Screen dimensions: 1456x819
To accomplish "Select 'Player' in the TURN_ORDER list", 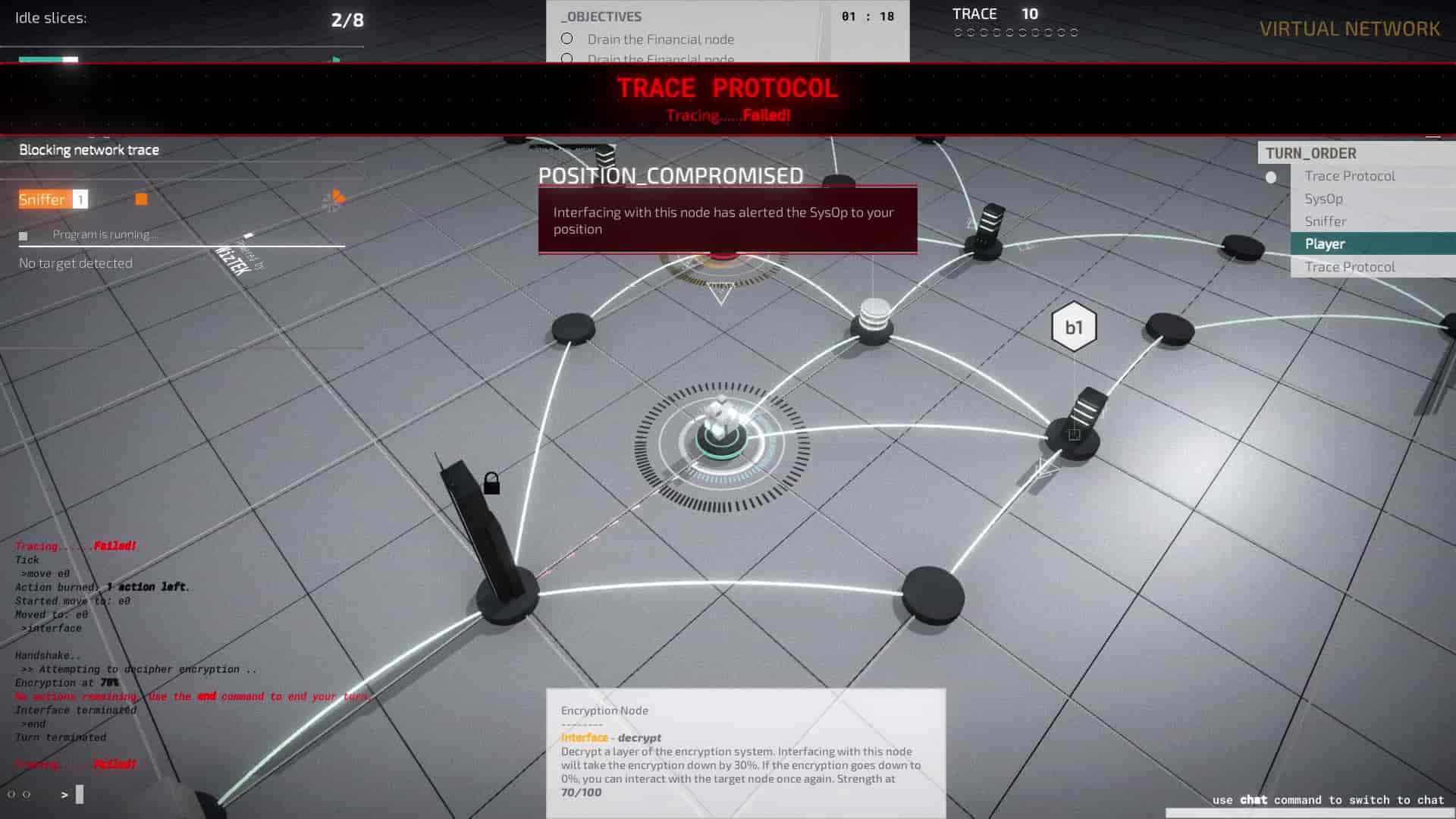I will click(x=1324, y=243).
